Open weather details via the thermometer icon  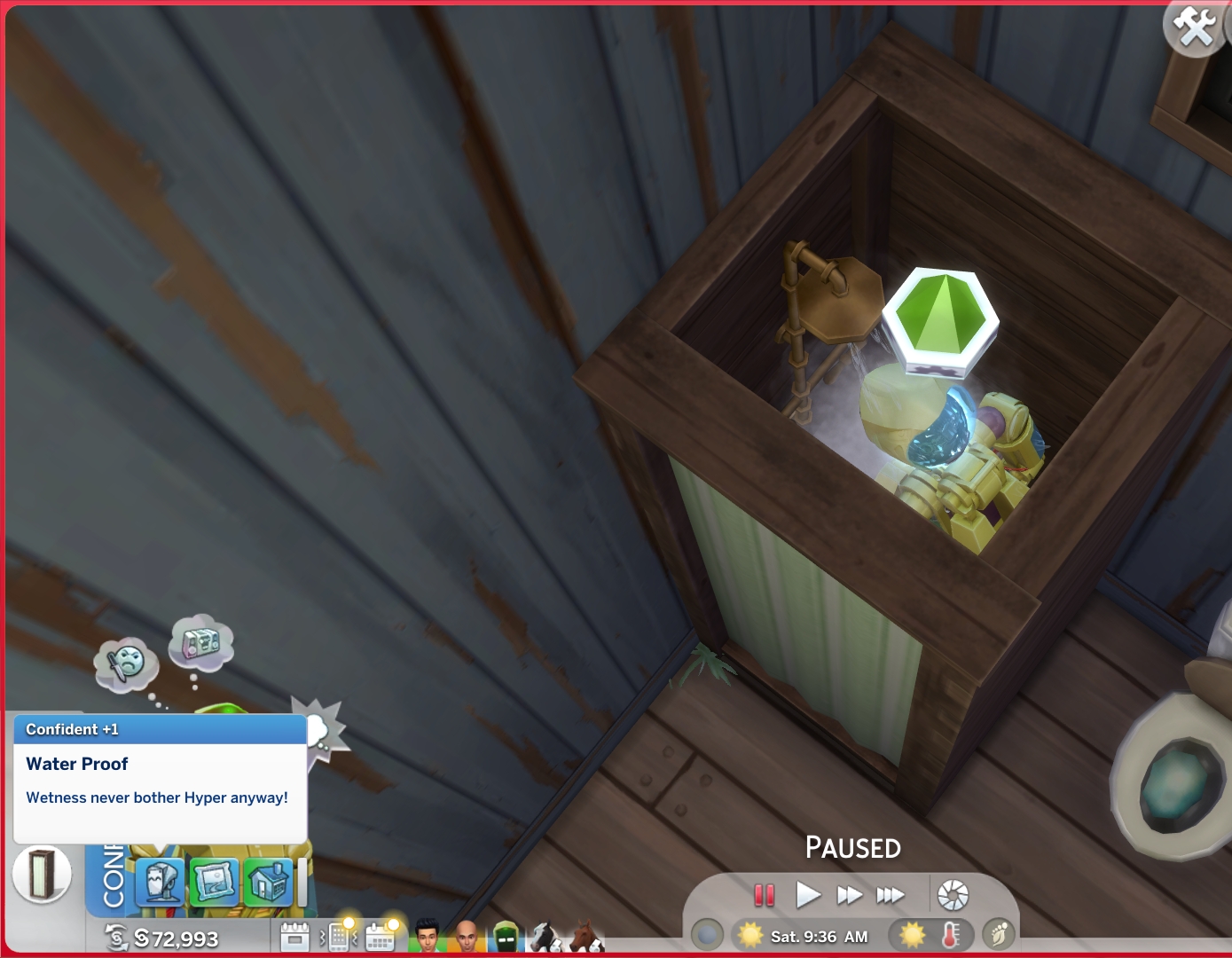[950, 932]
